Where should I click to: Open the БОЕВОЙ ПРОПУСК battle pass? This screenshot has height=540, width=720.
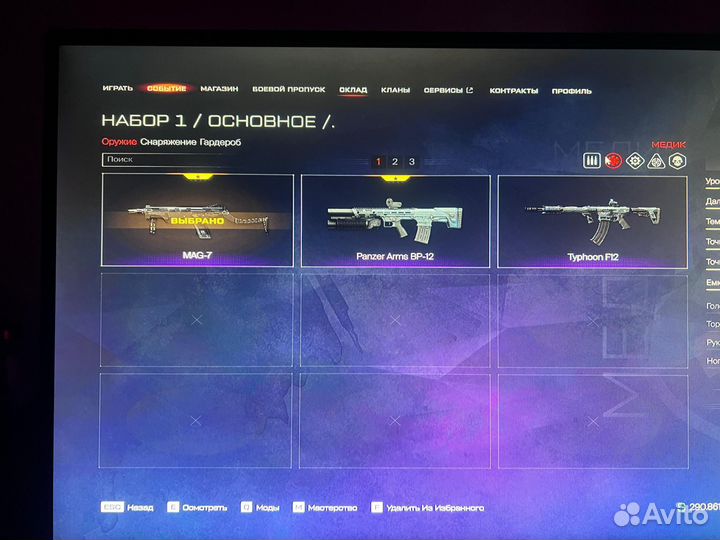(x=288, y=89)
